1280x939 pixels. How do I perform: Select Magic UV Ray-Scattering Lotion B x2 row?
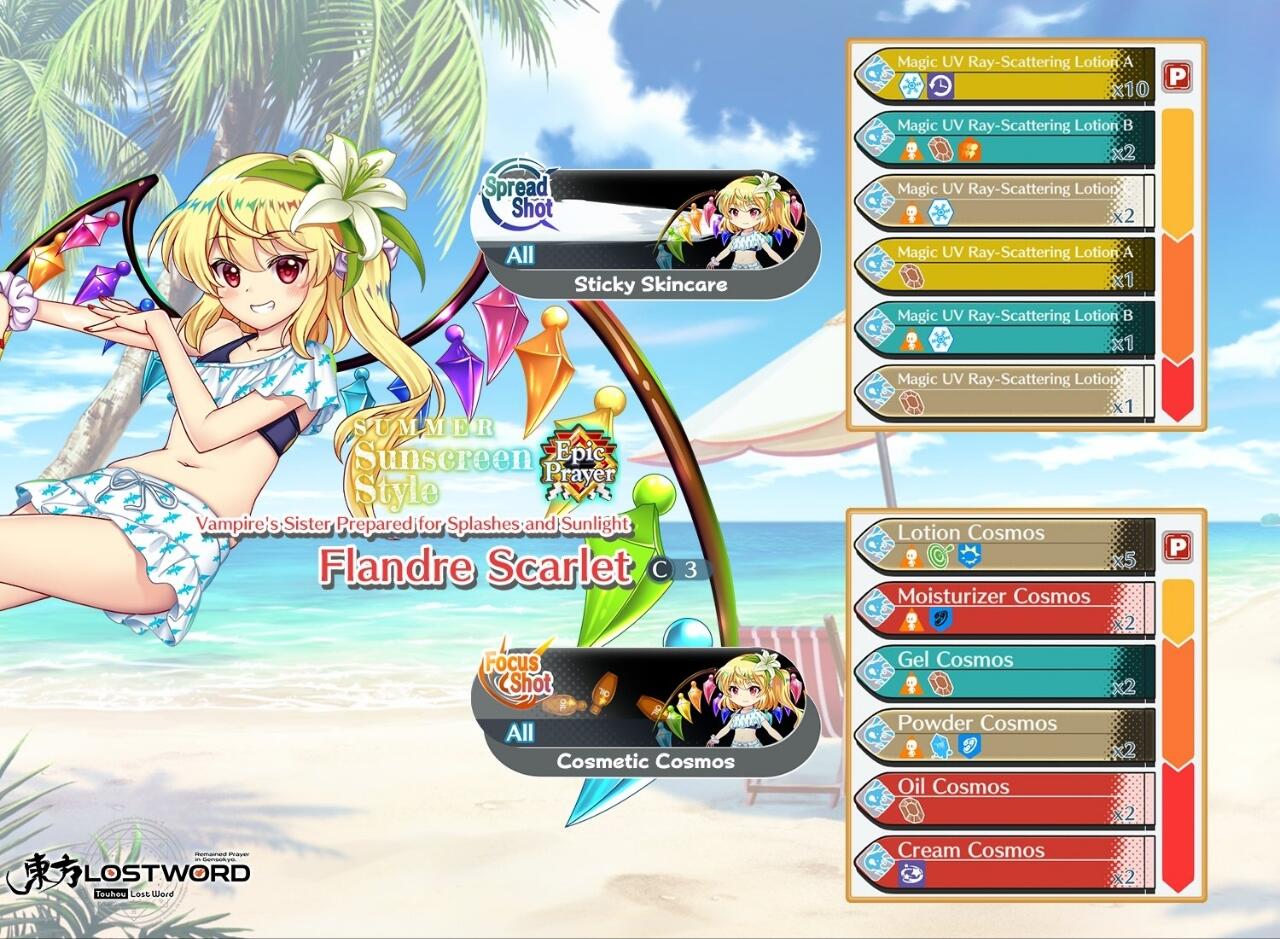point(1004,138)
